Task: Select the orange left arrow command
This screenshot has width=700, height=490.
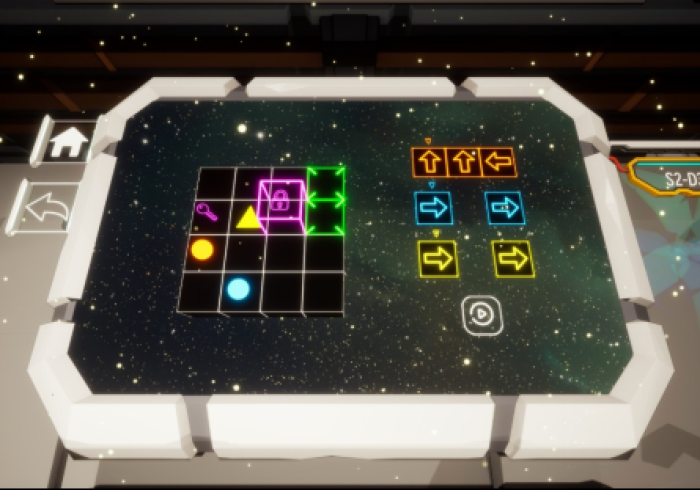Action: pyautogui.click(x=497, y=160)
